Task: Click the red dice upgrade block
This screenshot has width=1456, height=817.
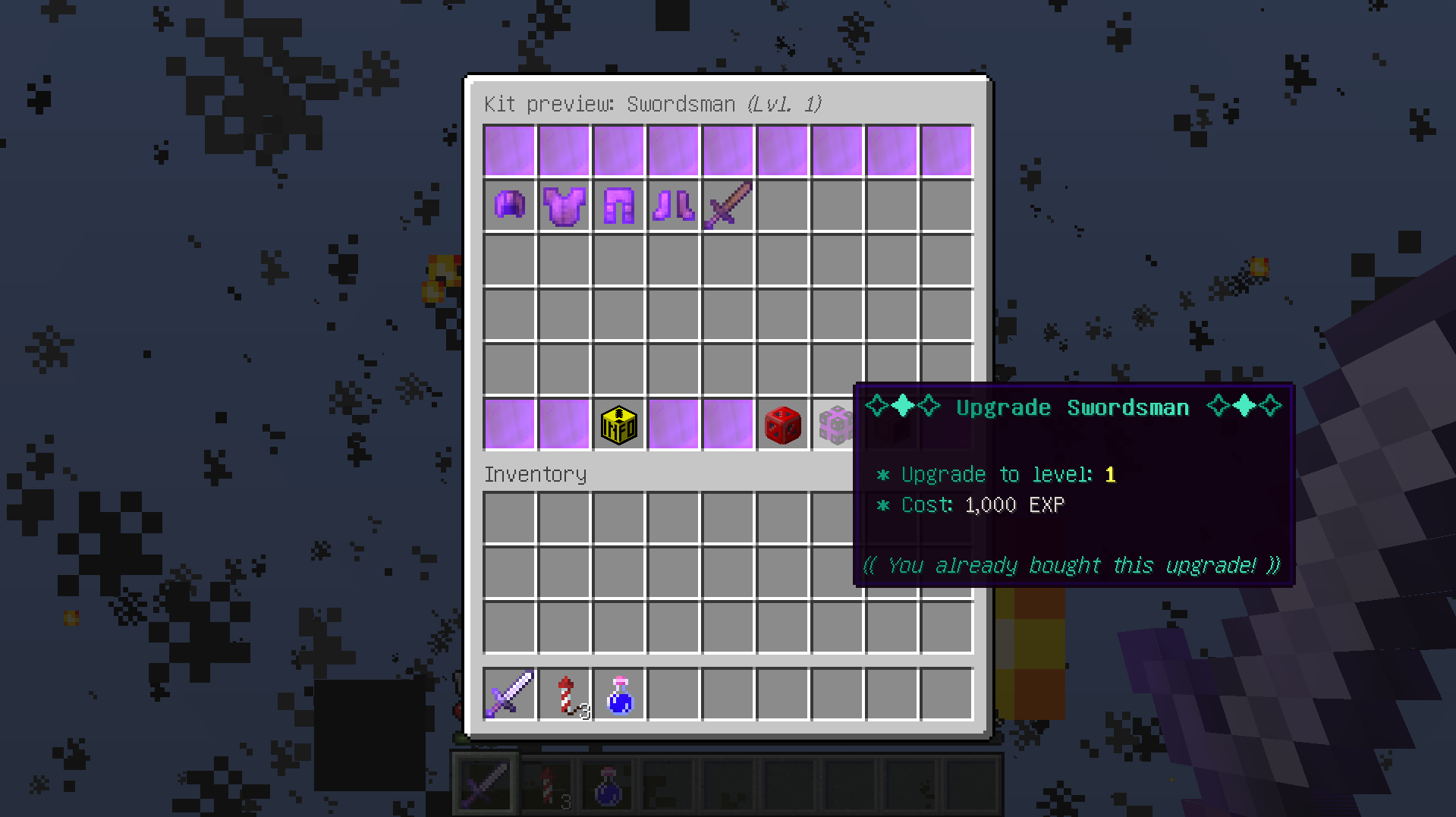Action: click(x=782, y=425)
